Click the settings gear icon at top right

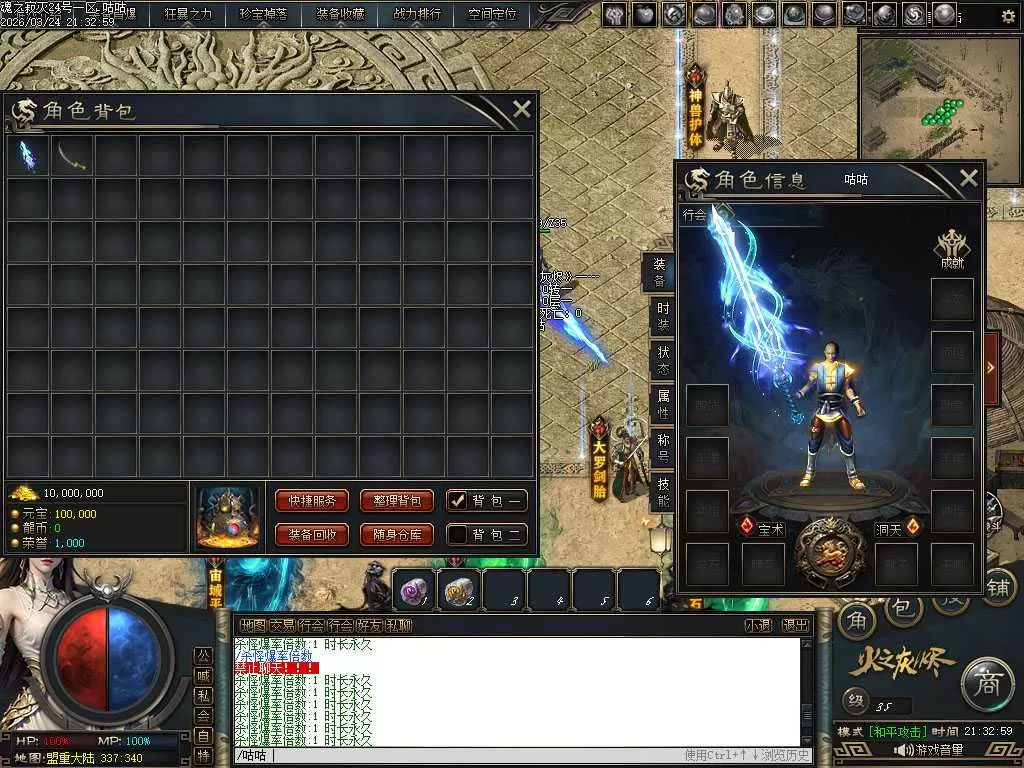[1008, 16]
